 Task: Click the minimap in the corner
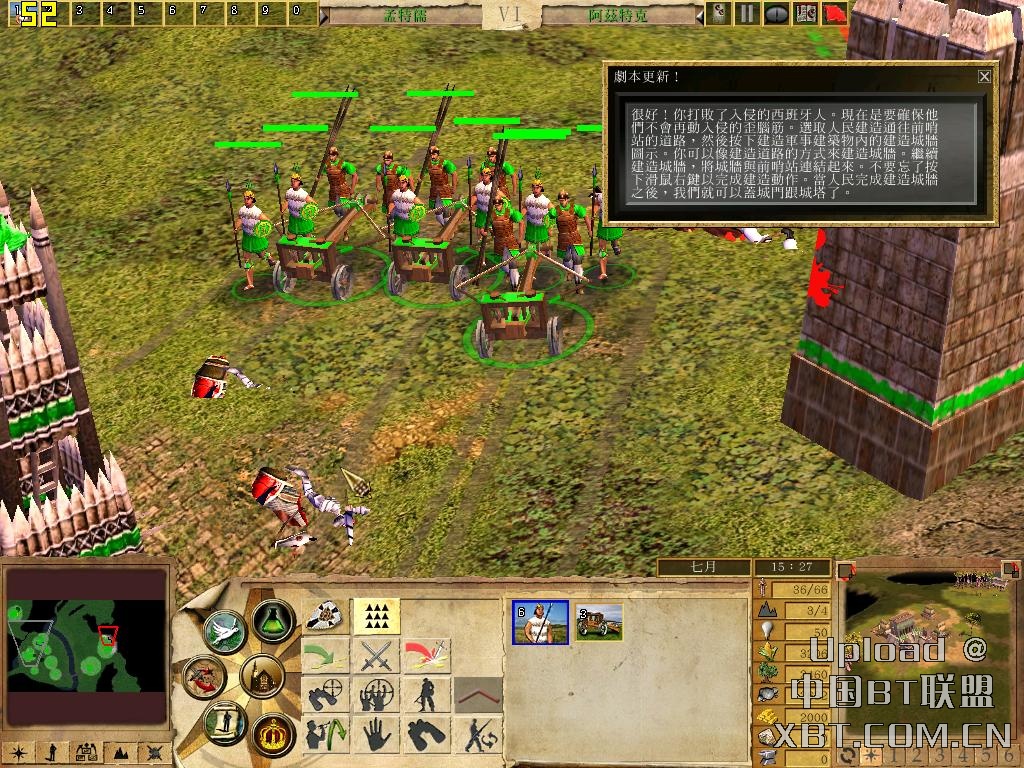(x=85, y=645)
